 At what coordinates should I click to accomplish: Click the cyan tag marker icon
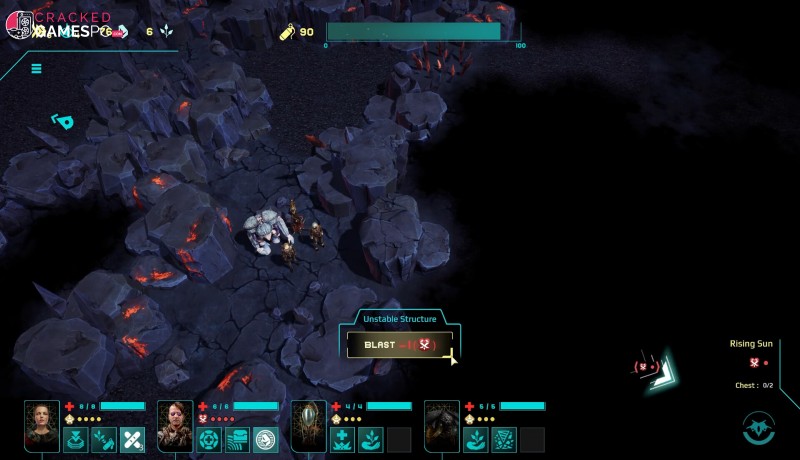coord(63,122)
